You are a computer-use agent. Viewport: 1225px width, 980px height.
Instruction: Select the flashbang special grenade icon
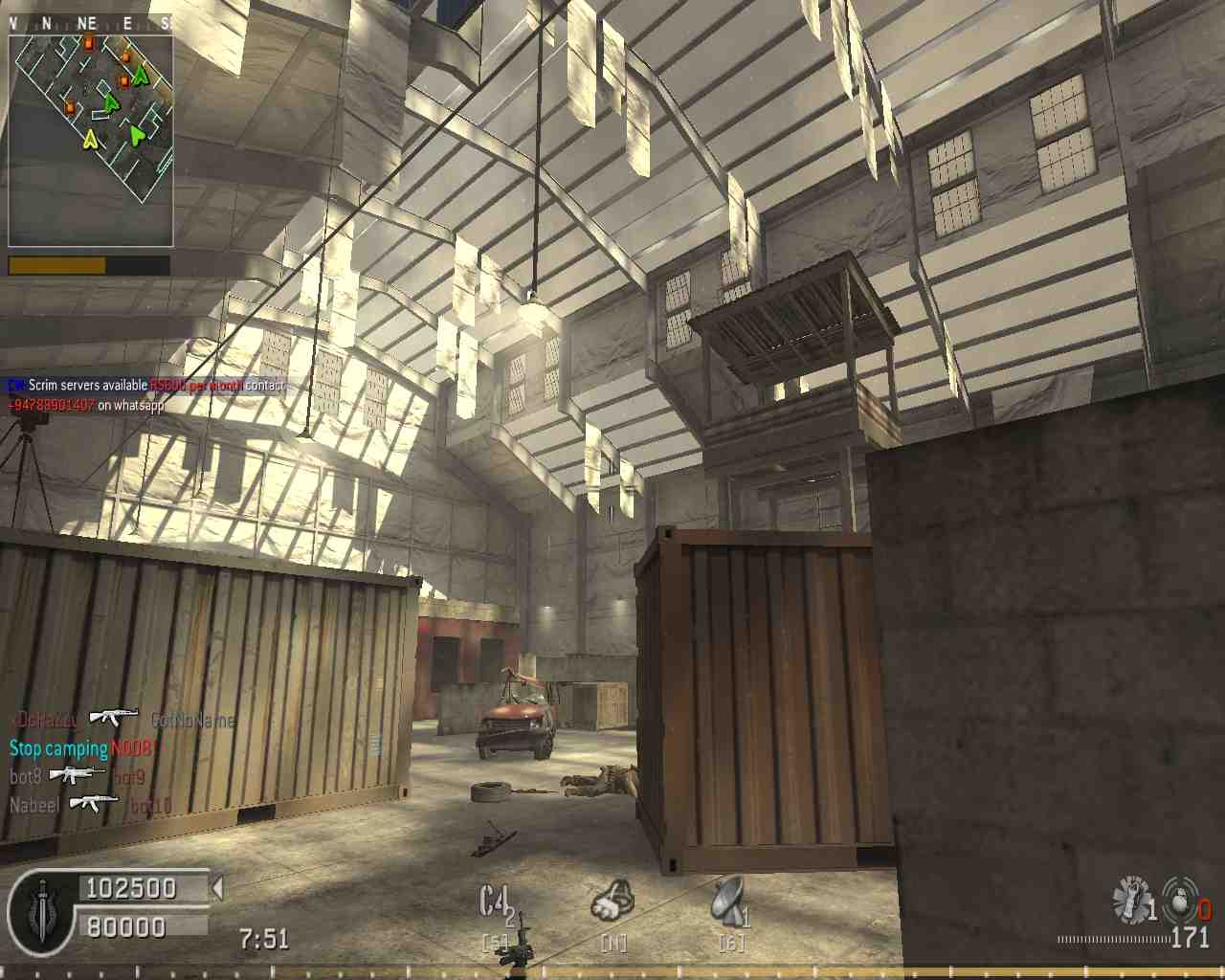tap(1131, 900)
